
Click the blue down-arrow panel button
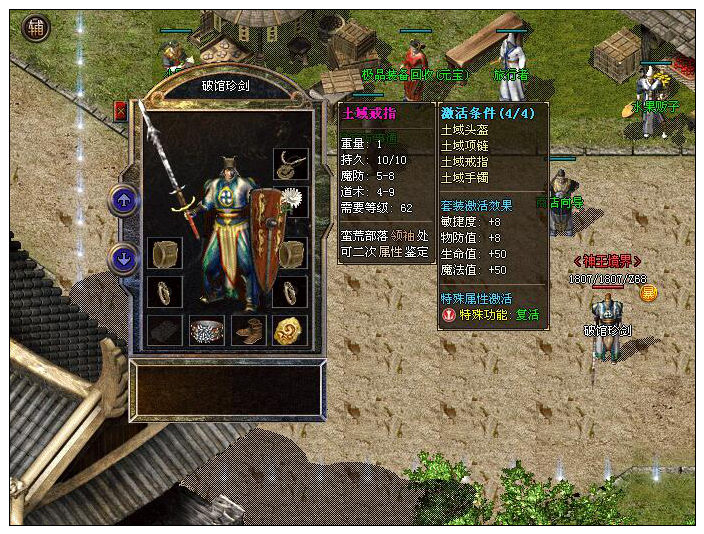click(124, 259)
